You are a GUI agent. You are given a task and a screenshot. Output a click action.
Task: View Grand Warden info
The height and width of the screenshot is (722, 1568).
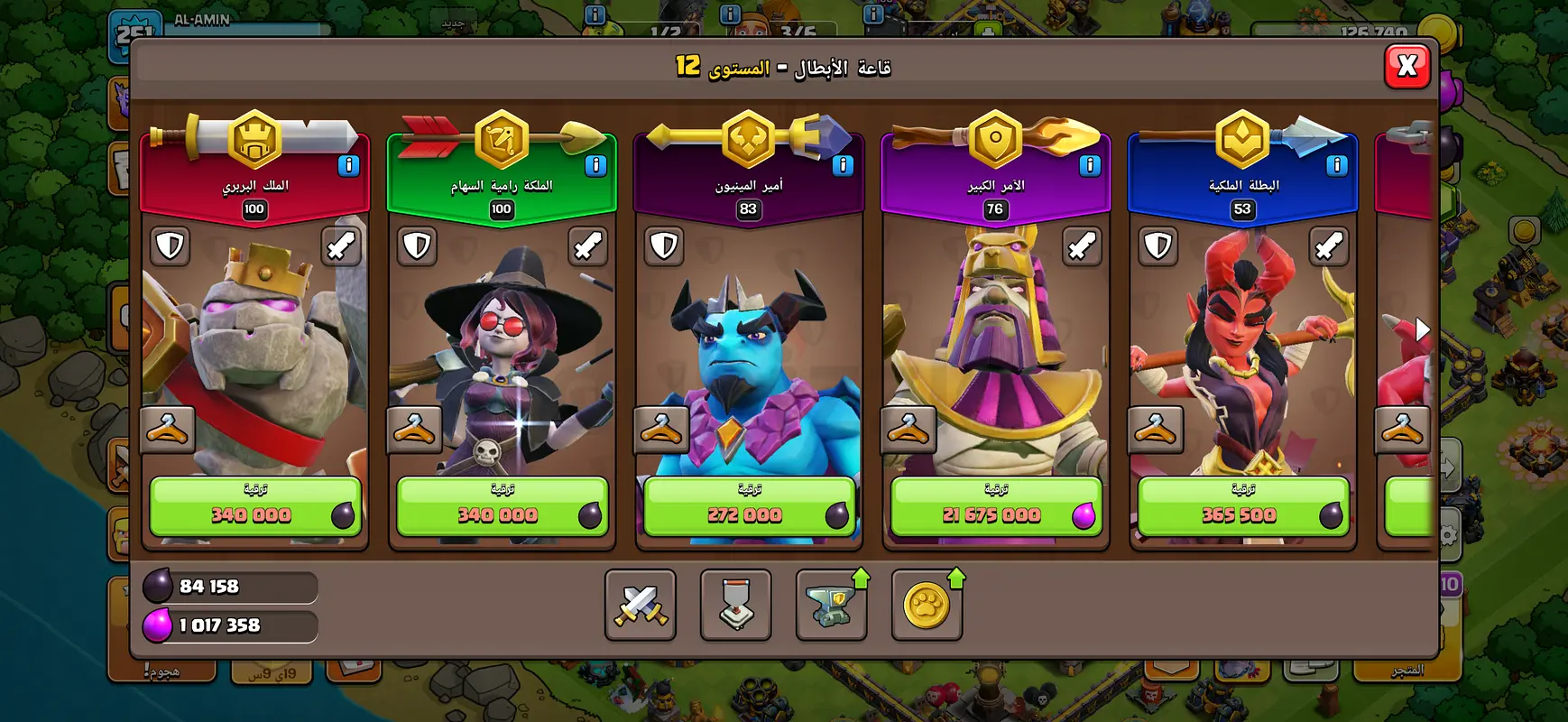tap(1090, 165)
